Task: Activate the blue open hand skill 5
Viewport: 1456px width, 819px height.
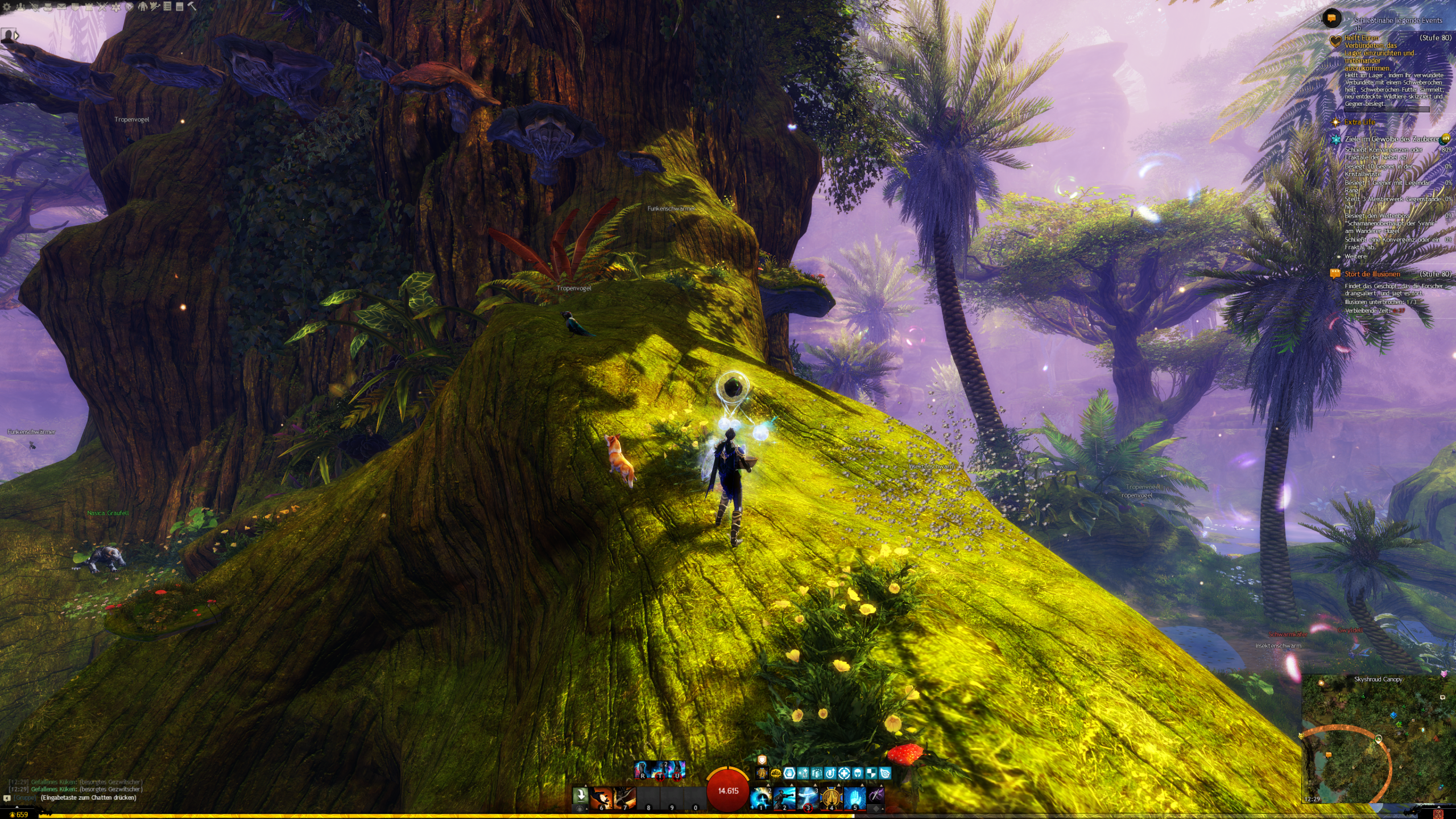Action: (854, 797)
